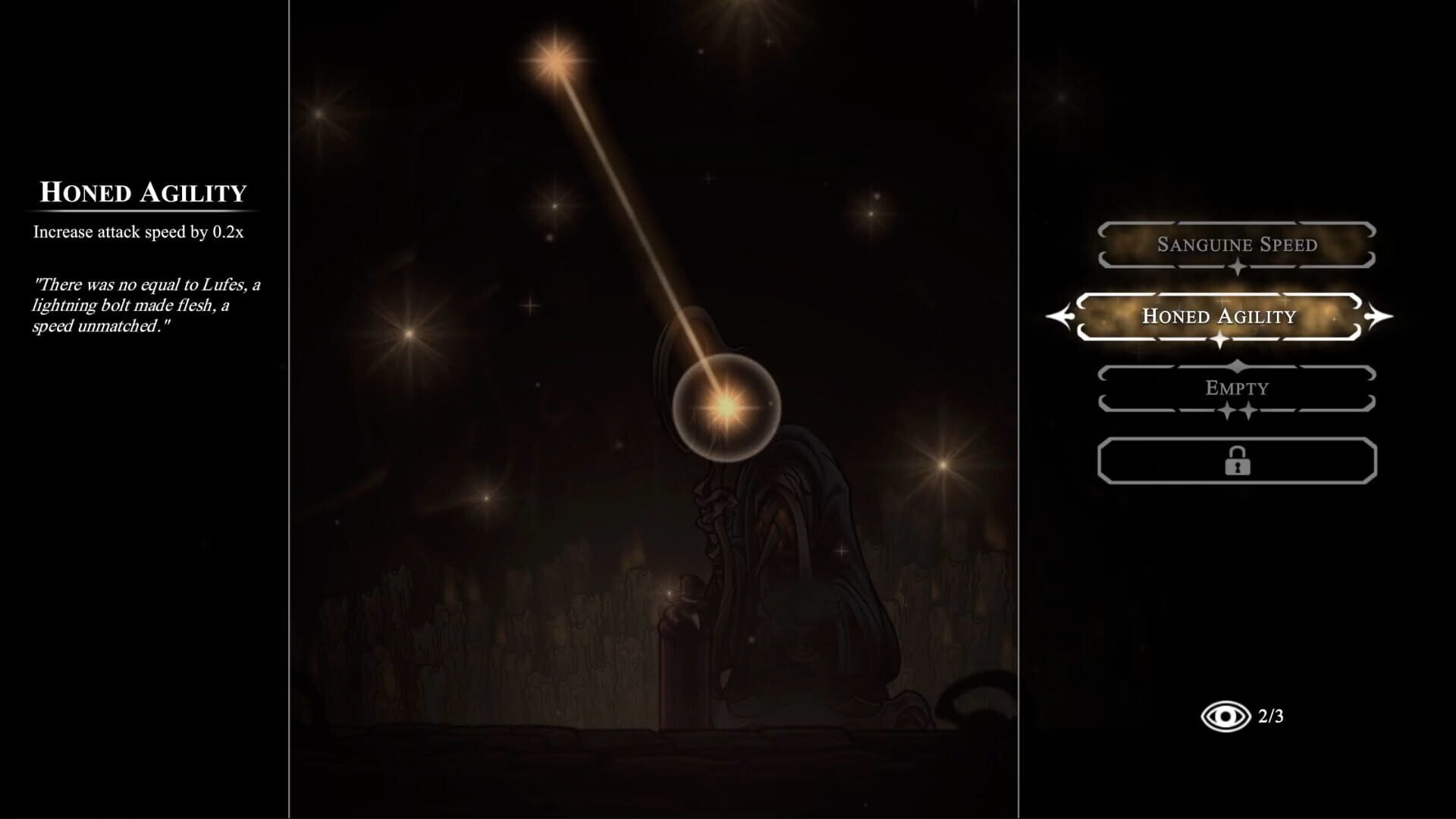Click the ornate left arrow beside Honed Agility
Image resolution: width=1456 pixels, height=819 pixels.
click(x=1061, y=316)
